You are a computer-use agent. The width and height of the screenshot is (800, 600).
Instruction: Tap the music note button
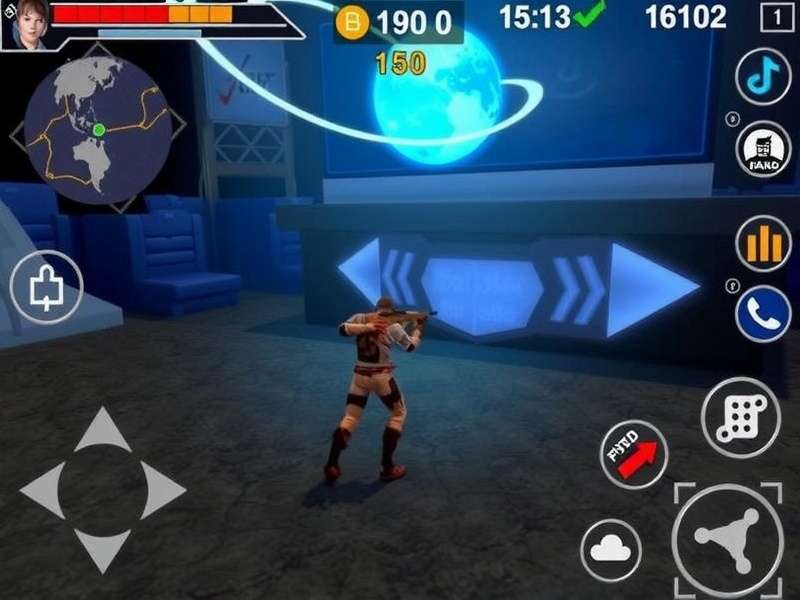[x=763, y=77]
